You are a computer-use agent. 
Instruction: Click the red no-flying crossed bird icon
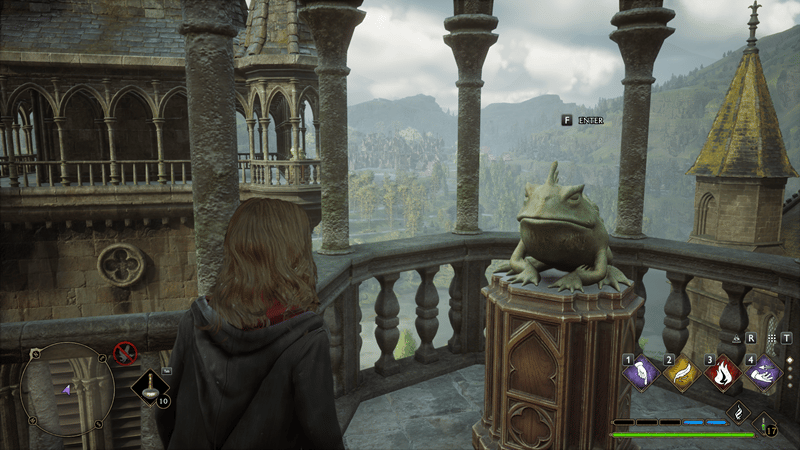pos(125,352)
